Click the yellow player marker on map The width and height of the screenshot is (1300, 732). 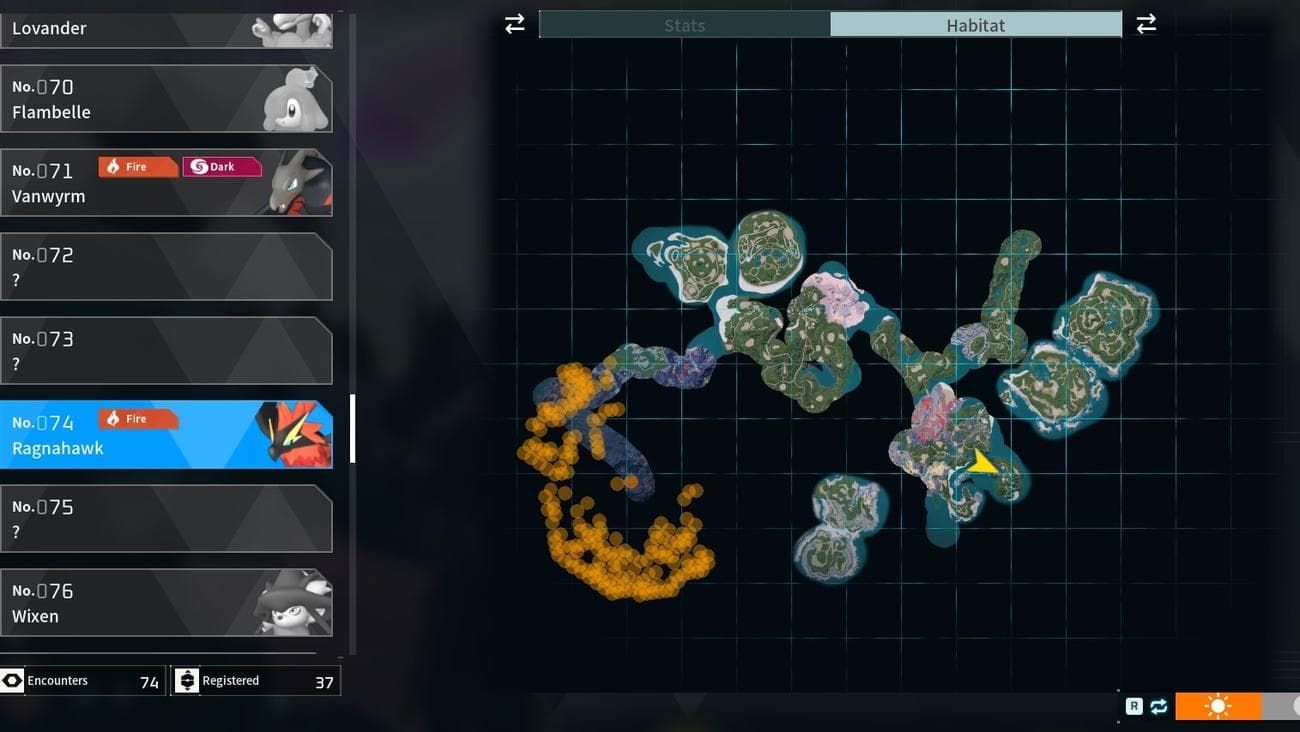[x=983, y=461]
